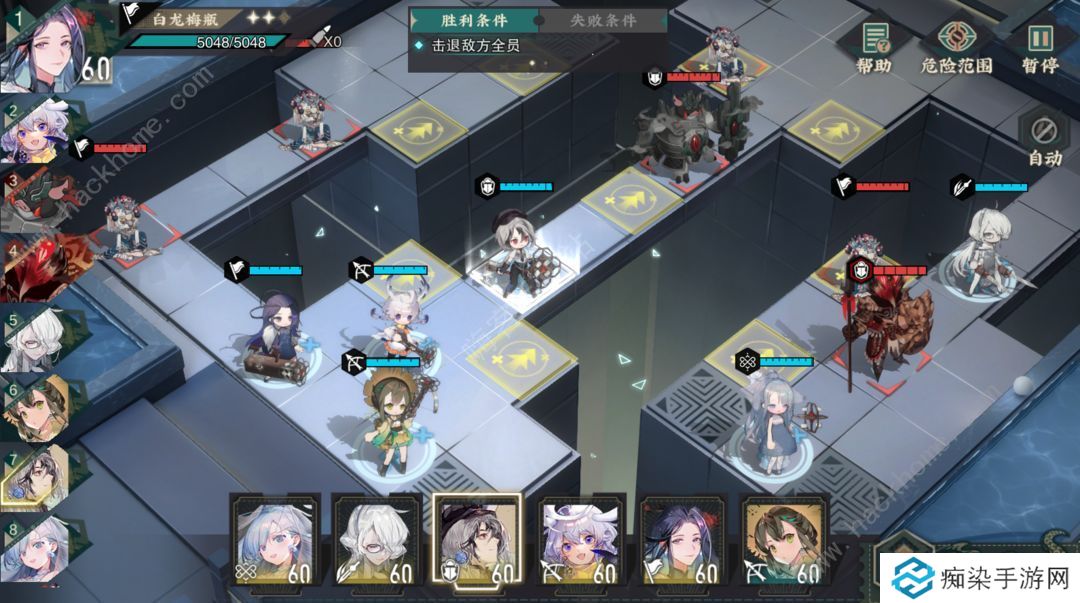Click turn order portrait number 6
The image size is (1080, 603).
coord(38,407)
